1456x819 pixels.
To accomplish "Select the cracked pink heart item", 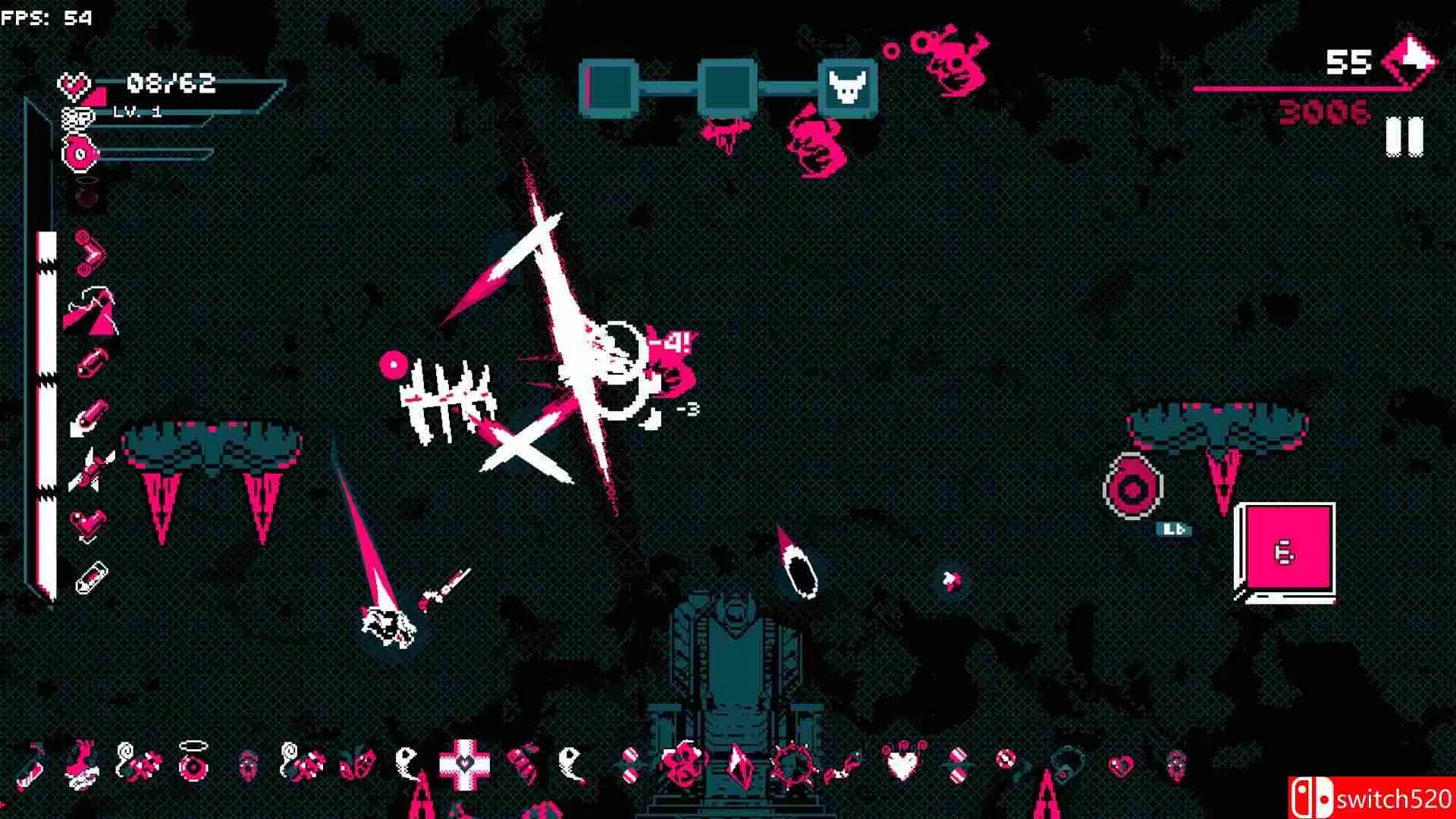I will click(1120, 764).
